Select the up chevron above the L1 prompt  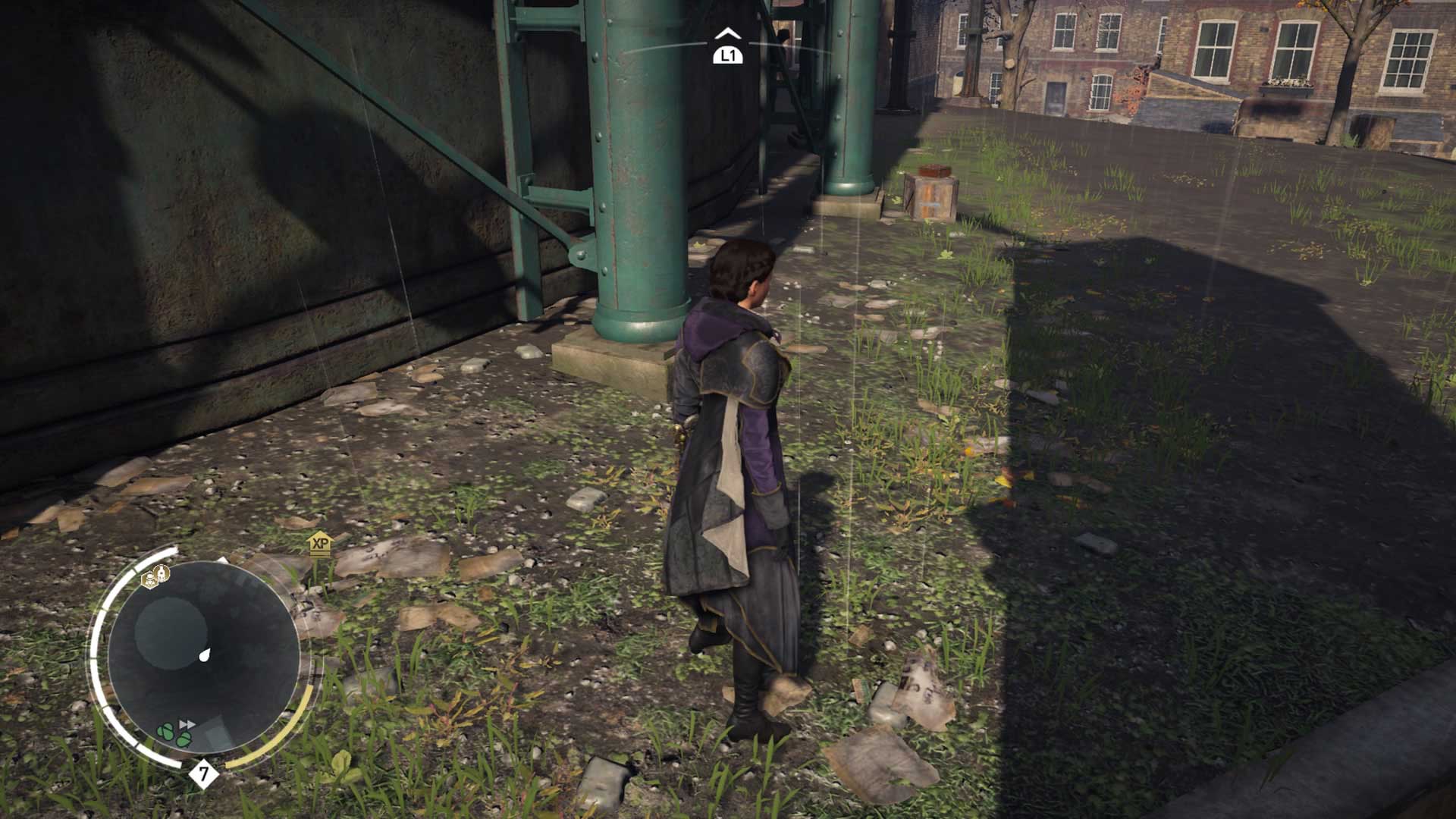[729, 33]
